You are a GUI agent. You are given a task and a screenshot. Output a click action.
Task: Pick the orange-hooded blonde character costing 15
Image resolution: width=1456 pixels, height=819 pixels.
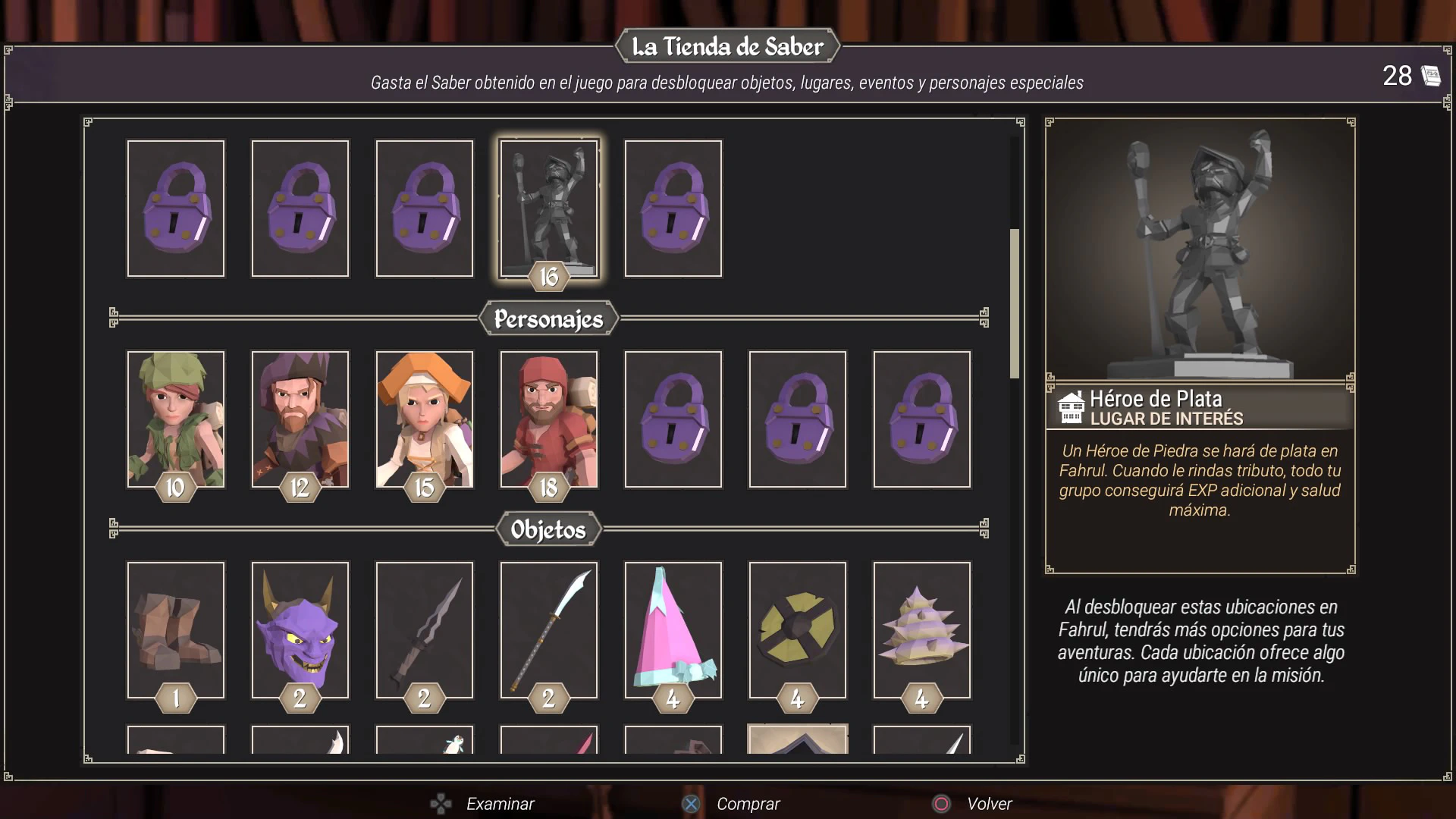(425, 419)
